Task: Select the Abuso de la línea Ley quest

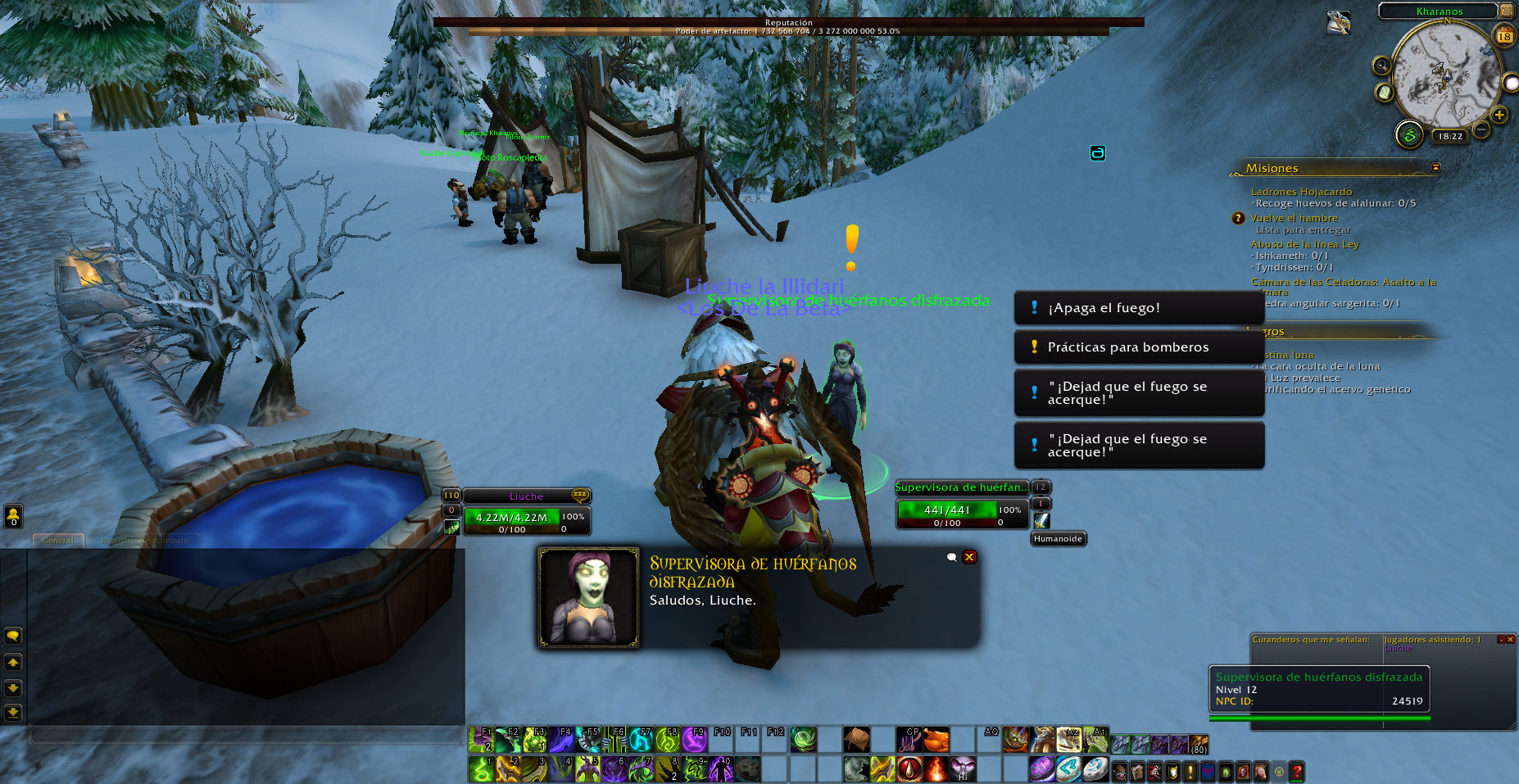Action: [1304, 244]
